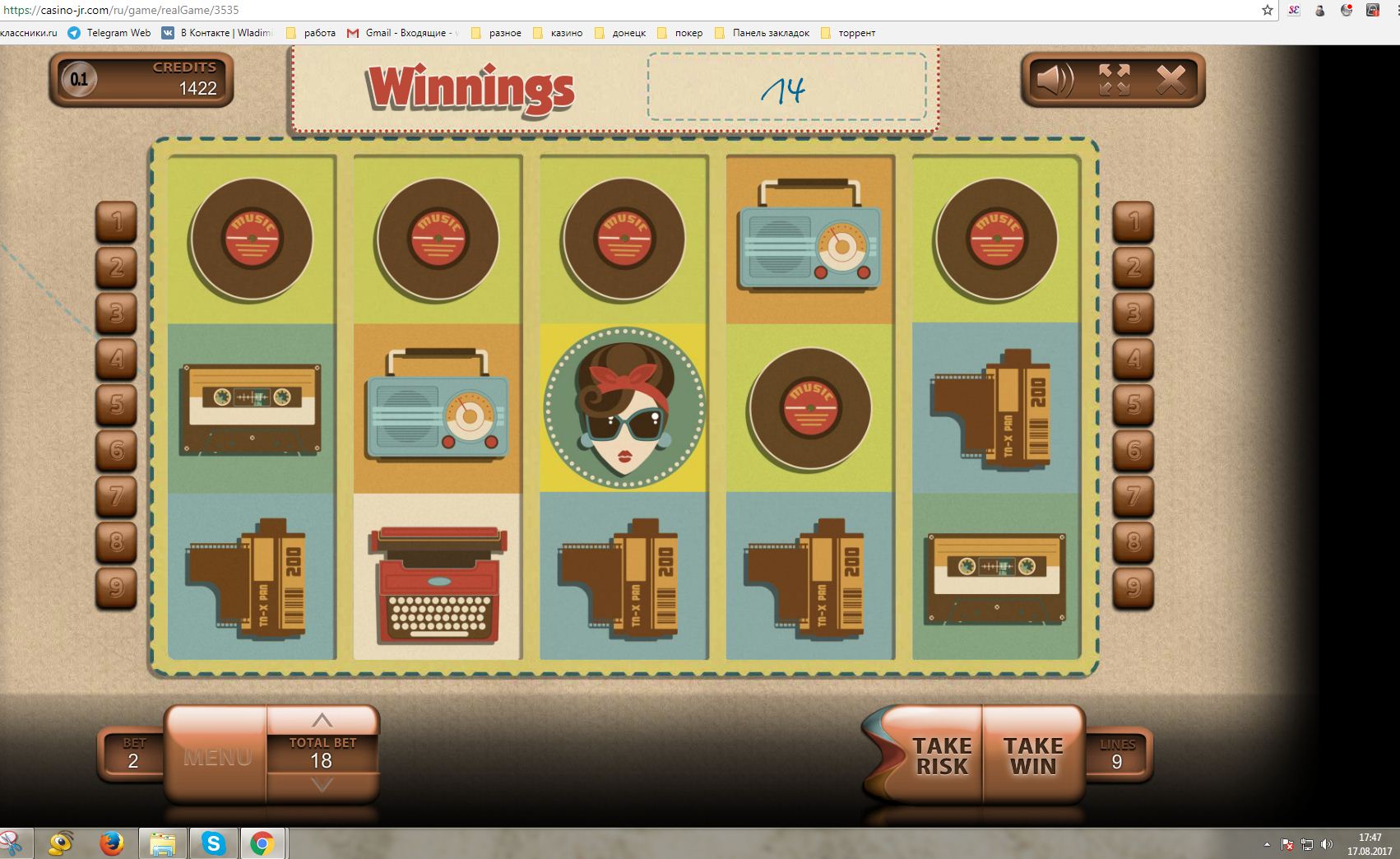Screen dimensions: 1400x859
Task: Decrease total bet with down arrow
Action: point(322,785)
